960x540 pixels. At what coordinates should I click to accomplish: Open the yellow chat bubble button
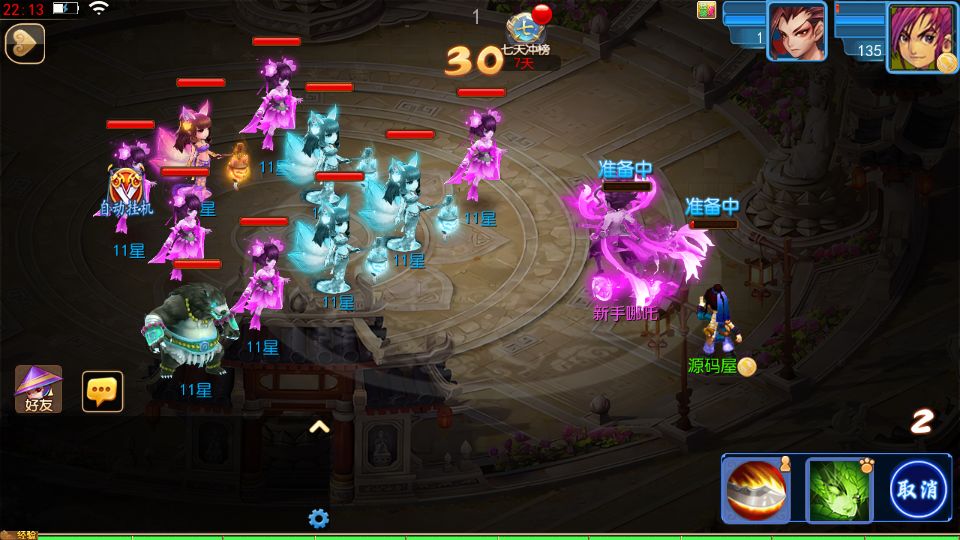click(102, 391)
